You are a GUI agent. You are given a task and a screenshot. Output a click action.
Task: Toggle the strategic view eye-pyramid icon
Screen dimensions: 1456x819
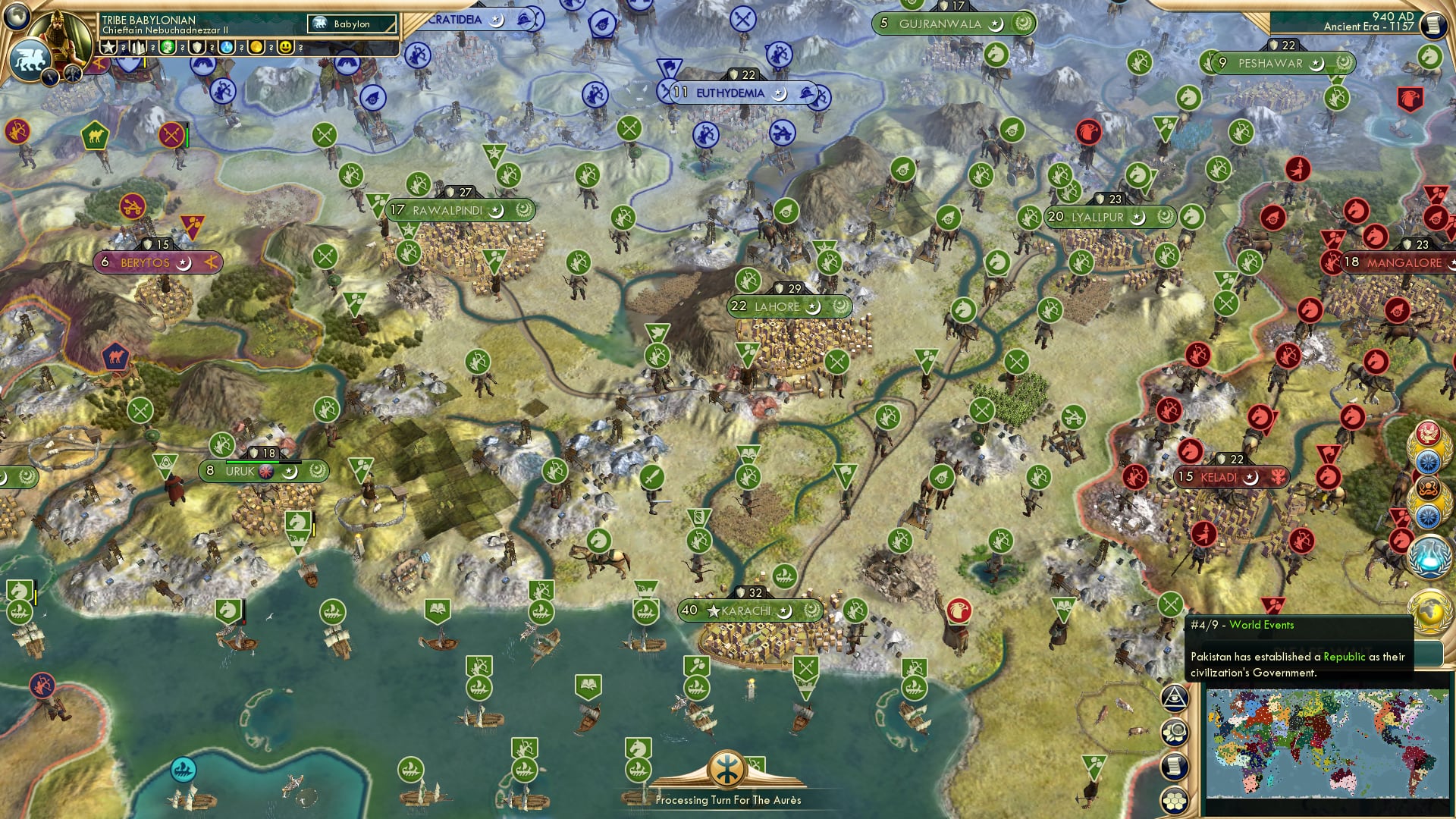point(1175,699)
